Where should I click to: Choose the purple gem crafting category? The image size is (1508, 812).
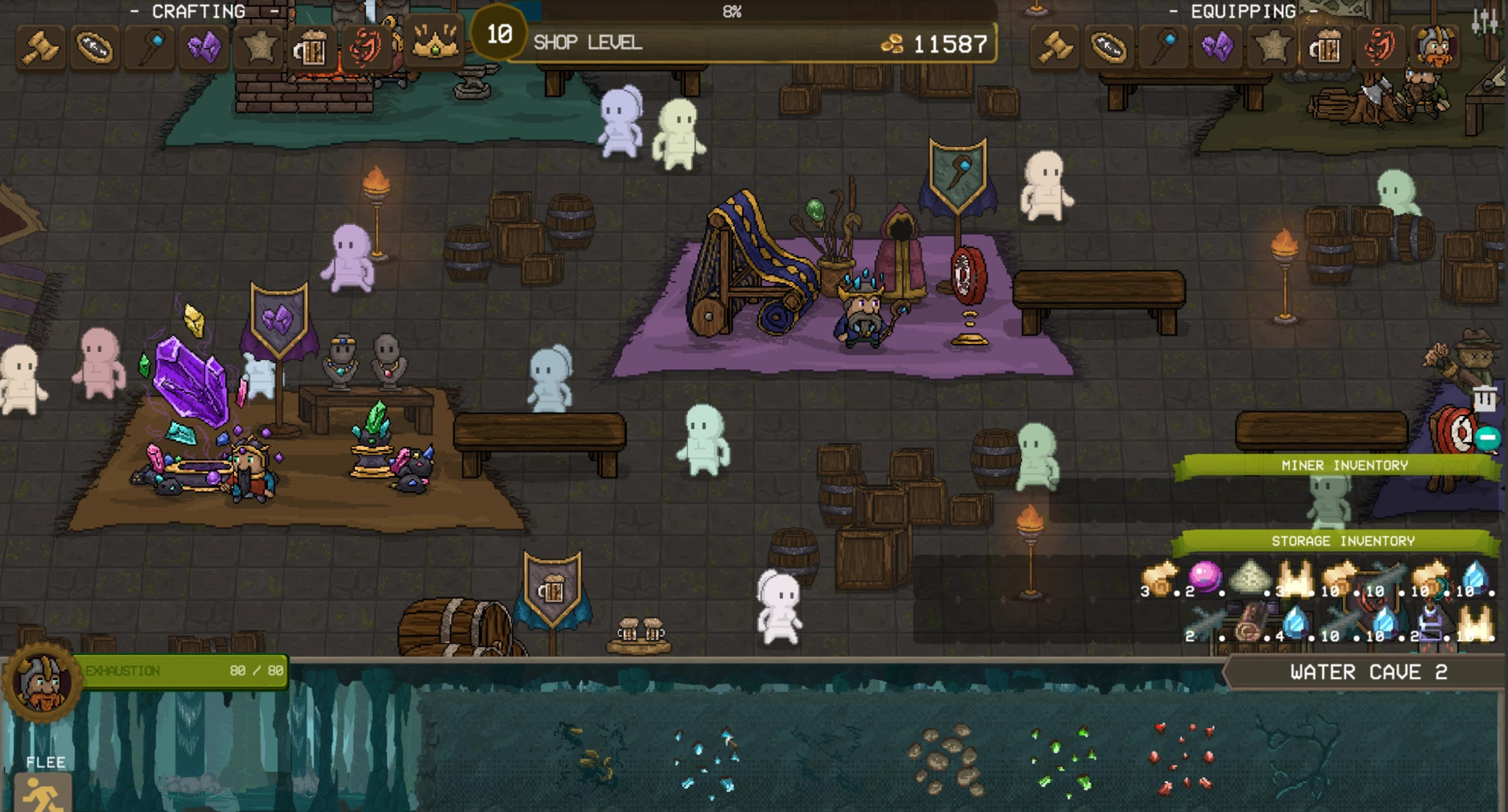pos(204,48)
